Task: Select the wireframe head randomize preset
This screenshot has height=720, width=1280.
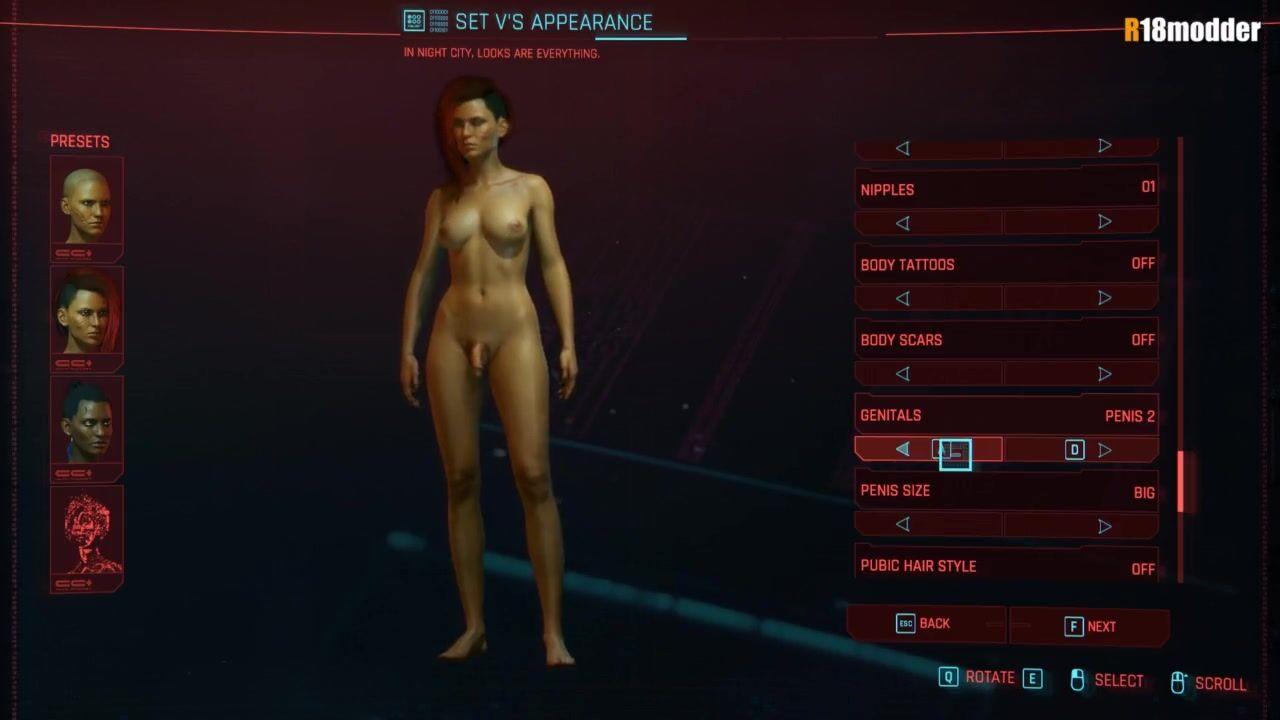Action: pyautogui.click(x=86, y=537)
